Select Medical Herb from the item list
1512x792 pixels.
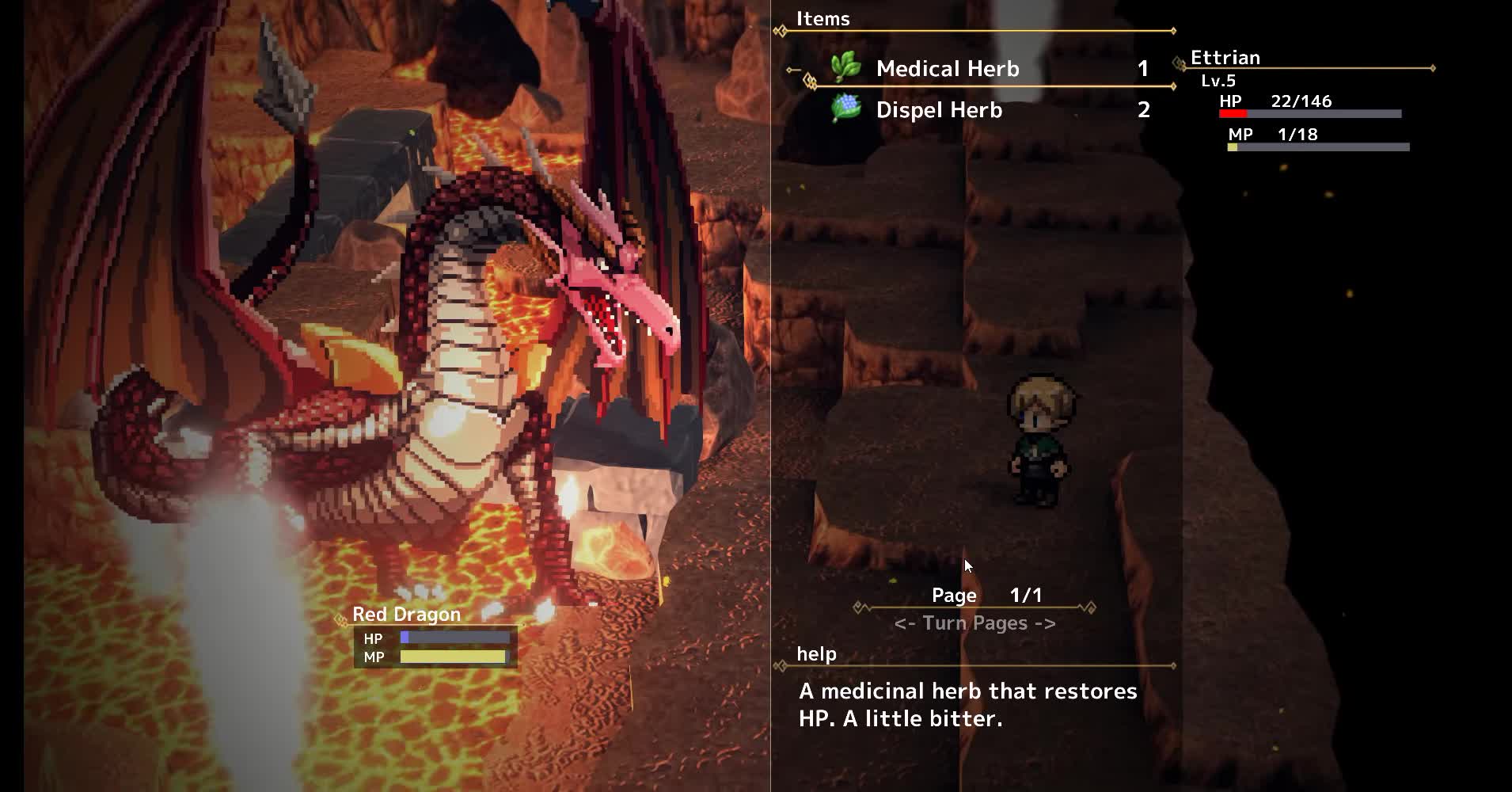coord(947,70)
